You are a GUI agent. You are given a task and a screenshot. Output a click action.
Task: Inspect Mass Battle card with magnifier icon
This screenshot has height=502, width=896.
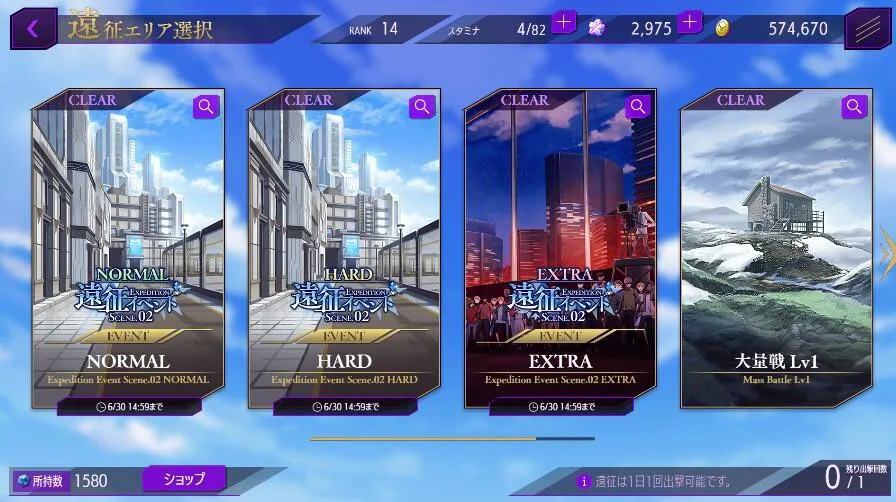tap(855, 106)
